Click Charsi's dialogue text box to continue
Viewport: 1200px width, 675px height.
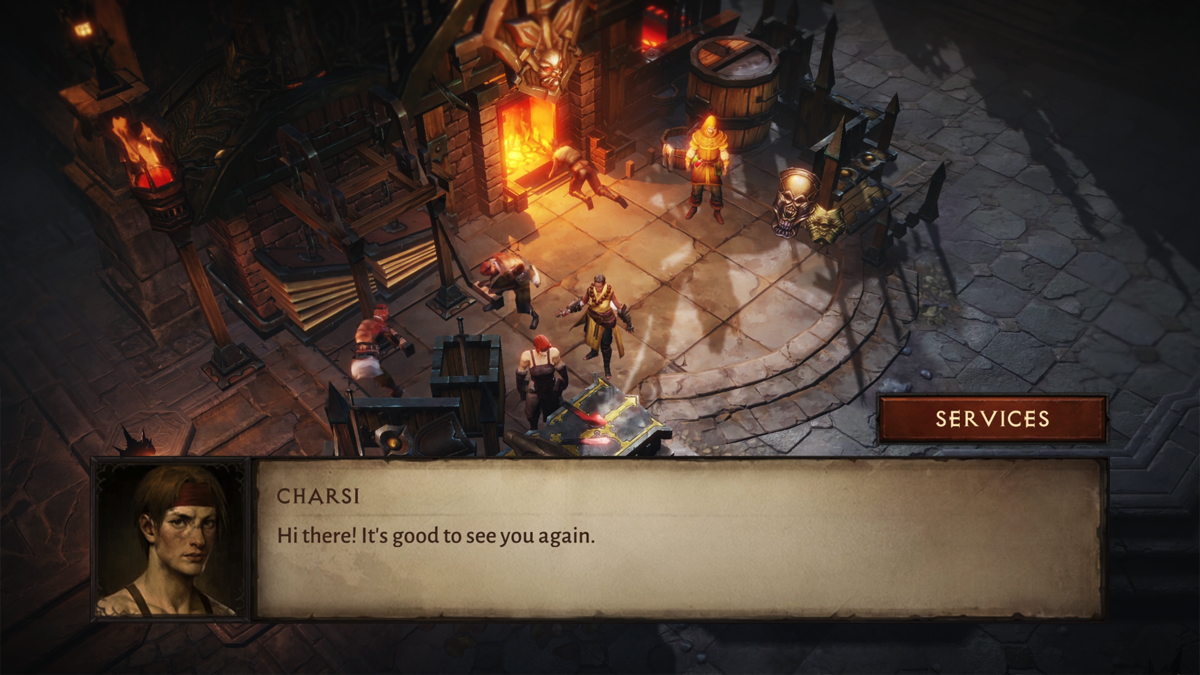(x=678, y=538)
